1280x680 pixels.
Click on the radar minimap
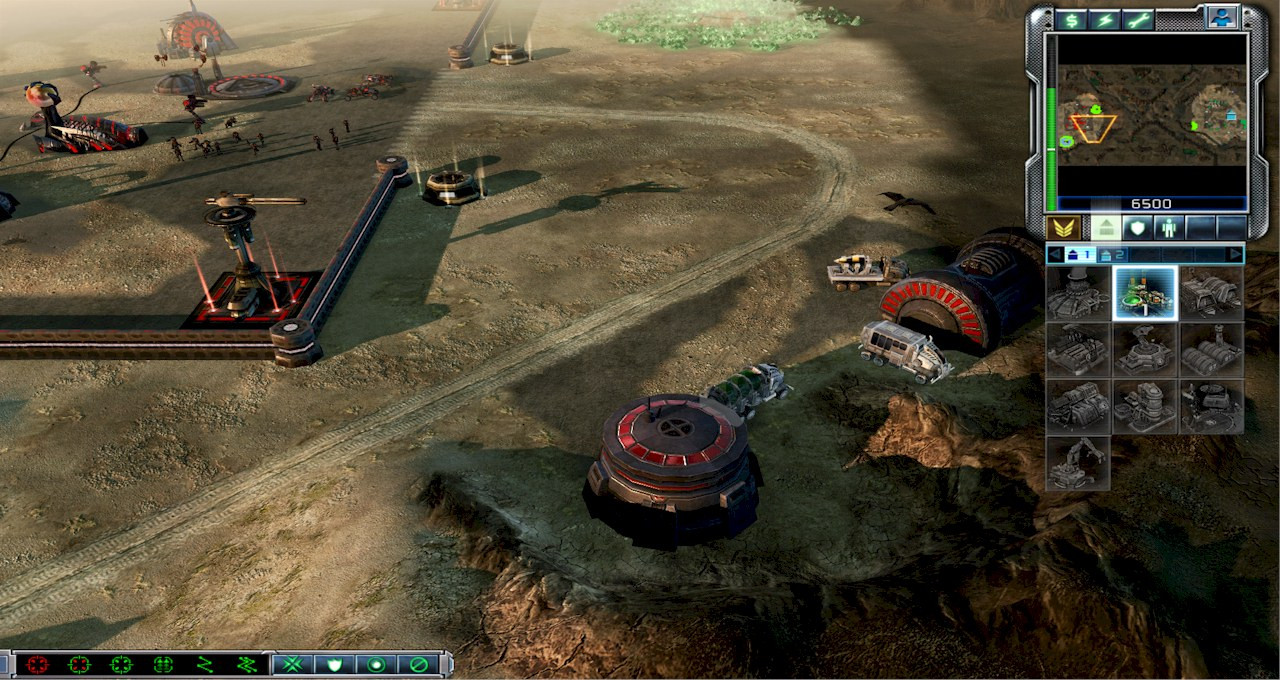point(1152,115)
